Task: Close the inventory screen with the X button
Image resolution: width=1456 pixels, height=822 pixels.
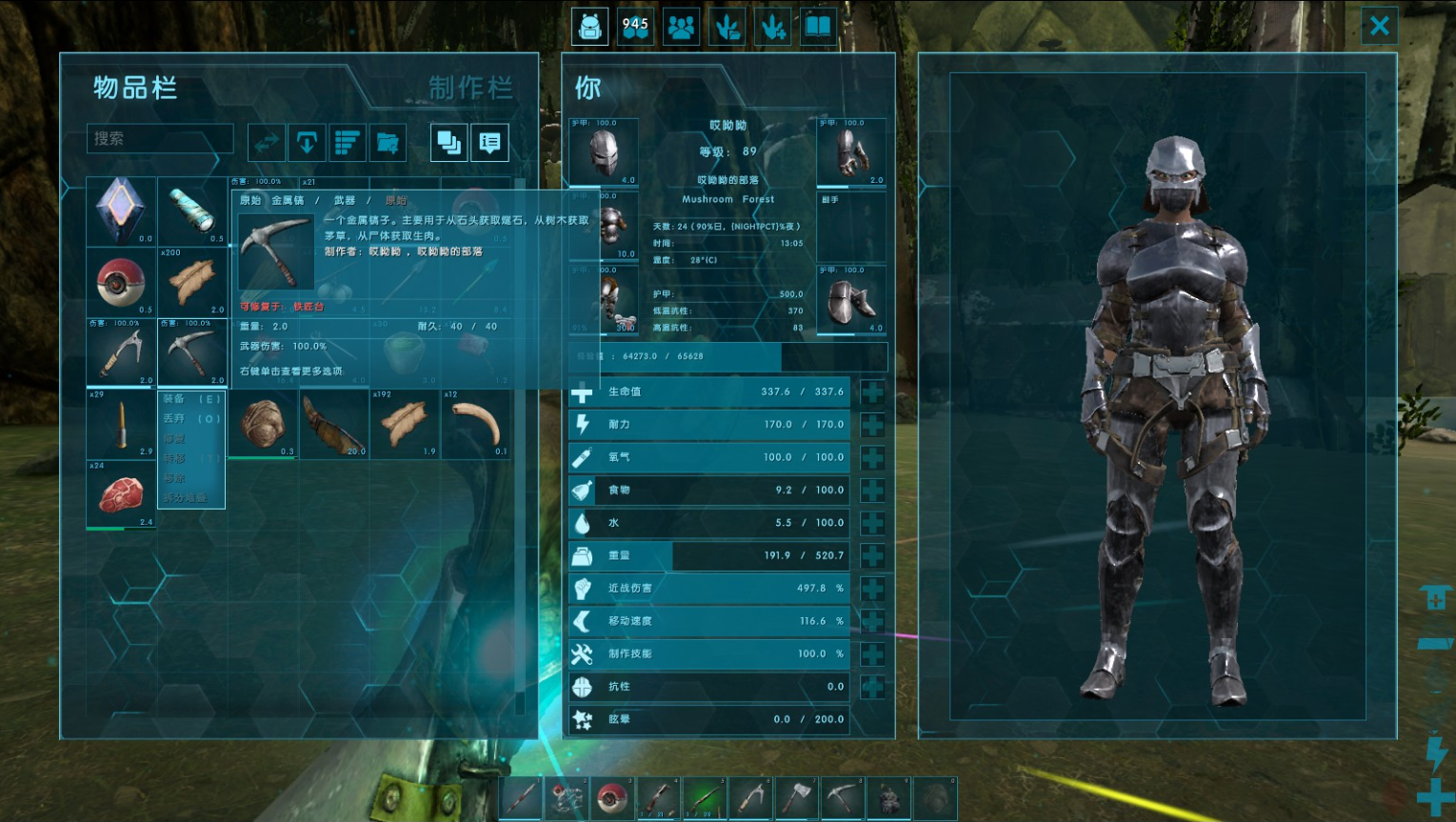Action: pyautogui.click(x=1379, y=26)
